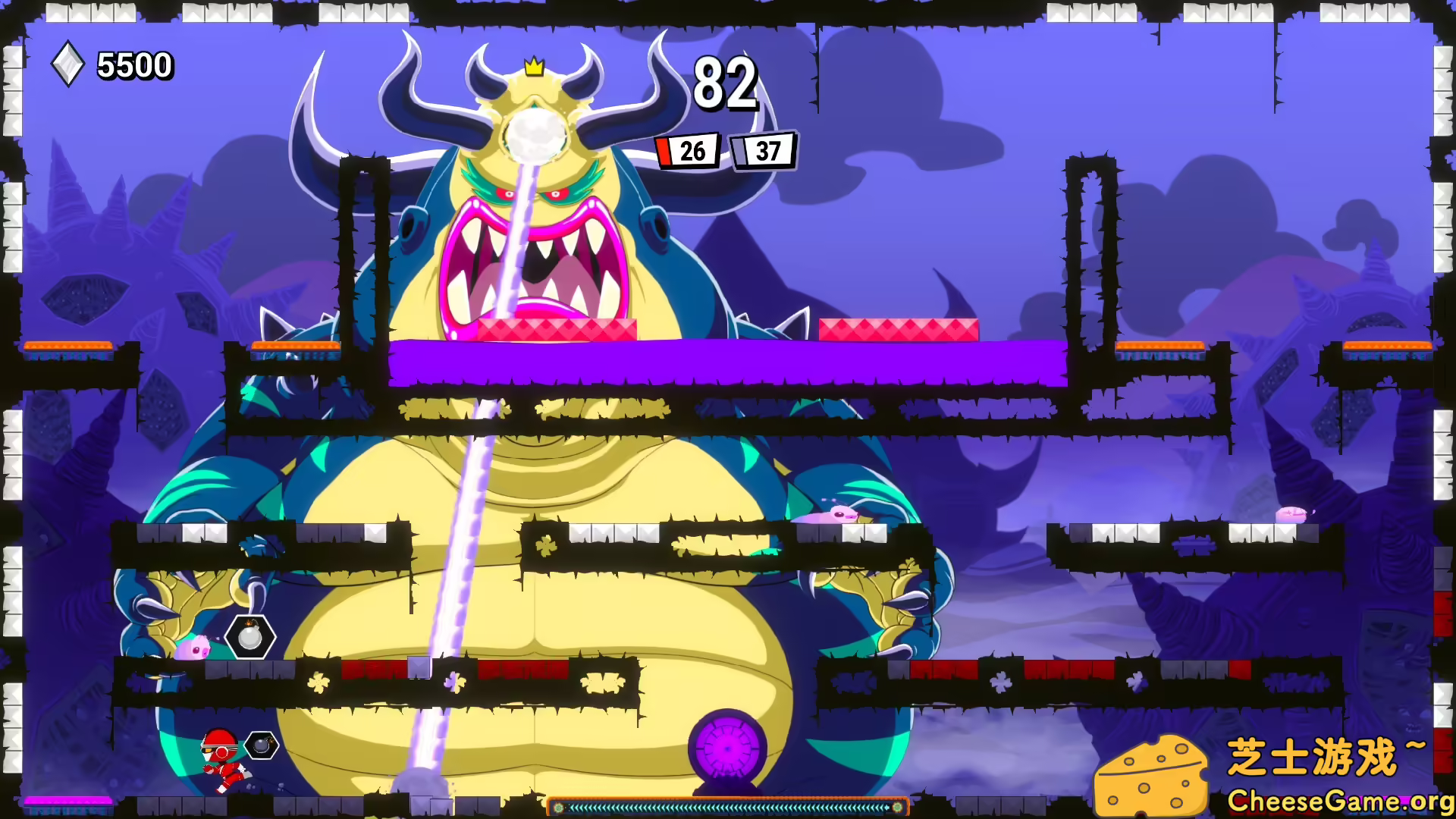Select the crown atop the boss's head
1456x819 pixels.
[534, 68]
